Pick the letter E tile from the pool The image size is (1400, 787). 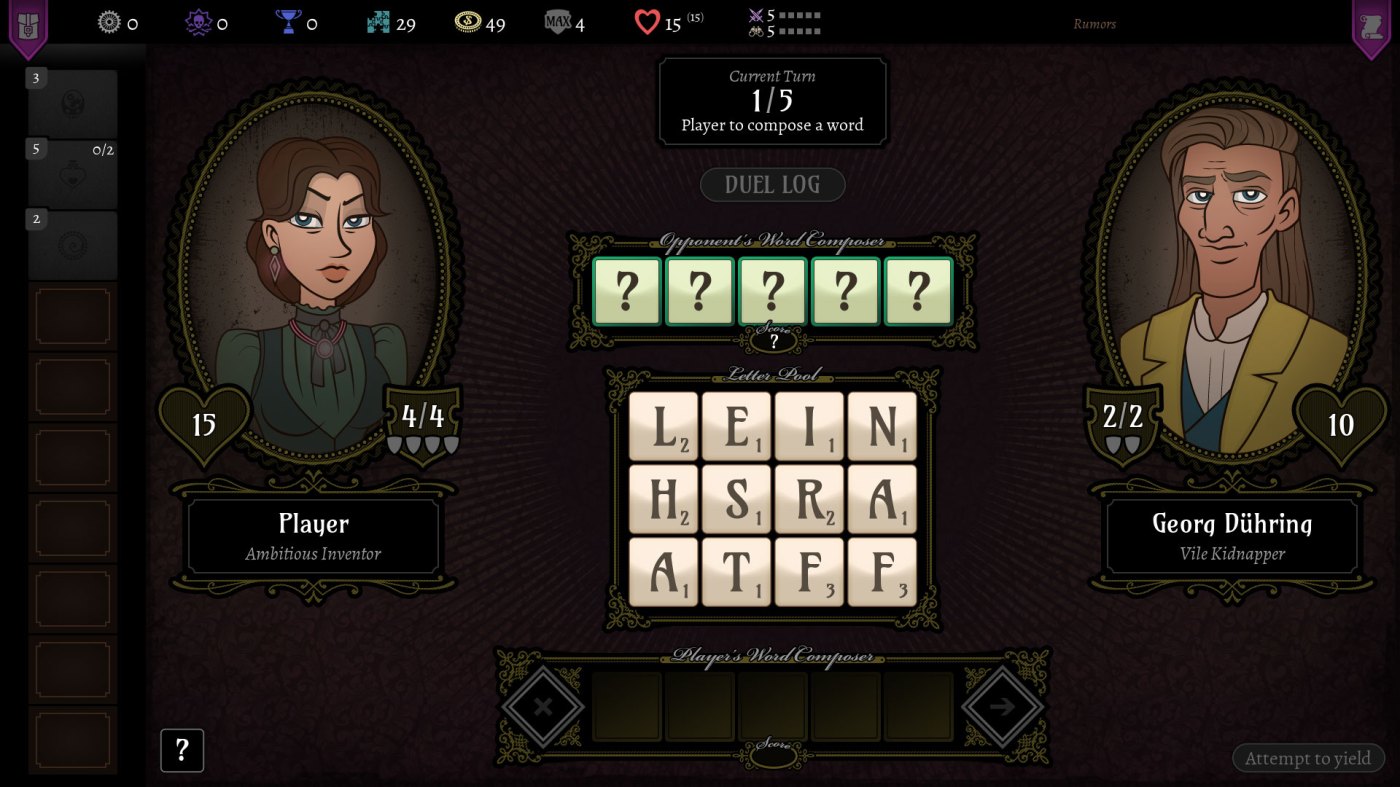point(736,426)
